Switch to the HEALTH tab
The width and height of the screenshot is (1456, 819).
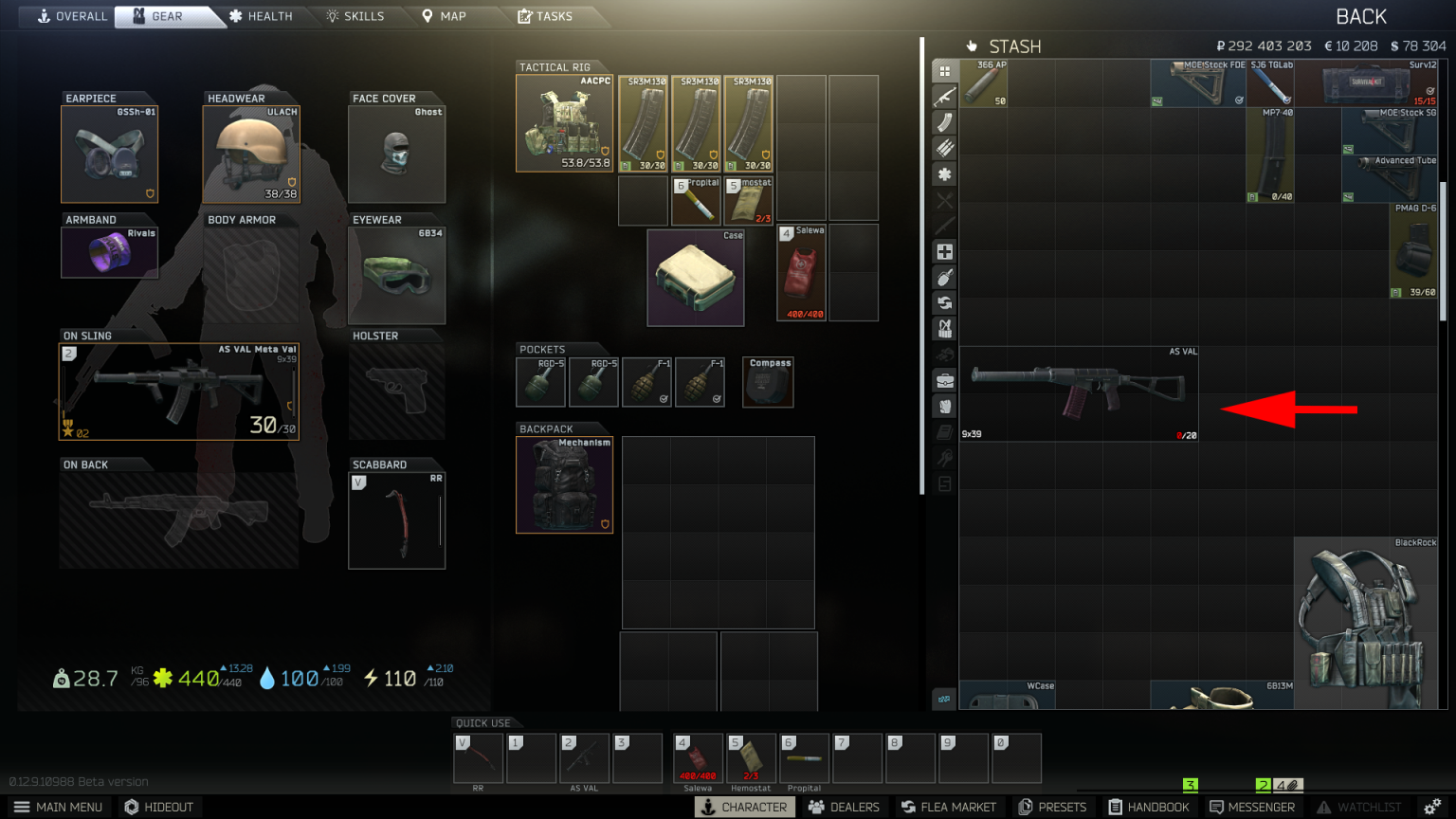click(x=262, y=16)
